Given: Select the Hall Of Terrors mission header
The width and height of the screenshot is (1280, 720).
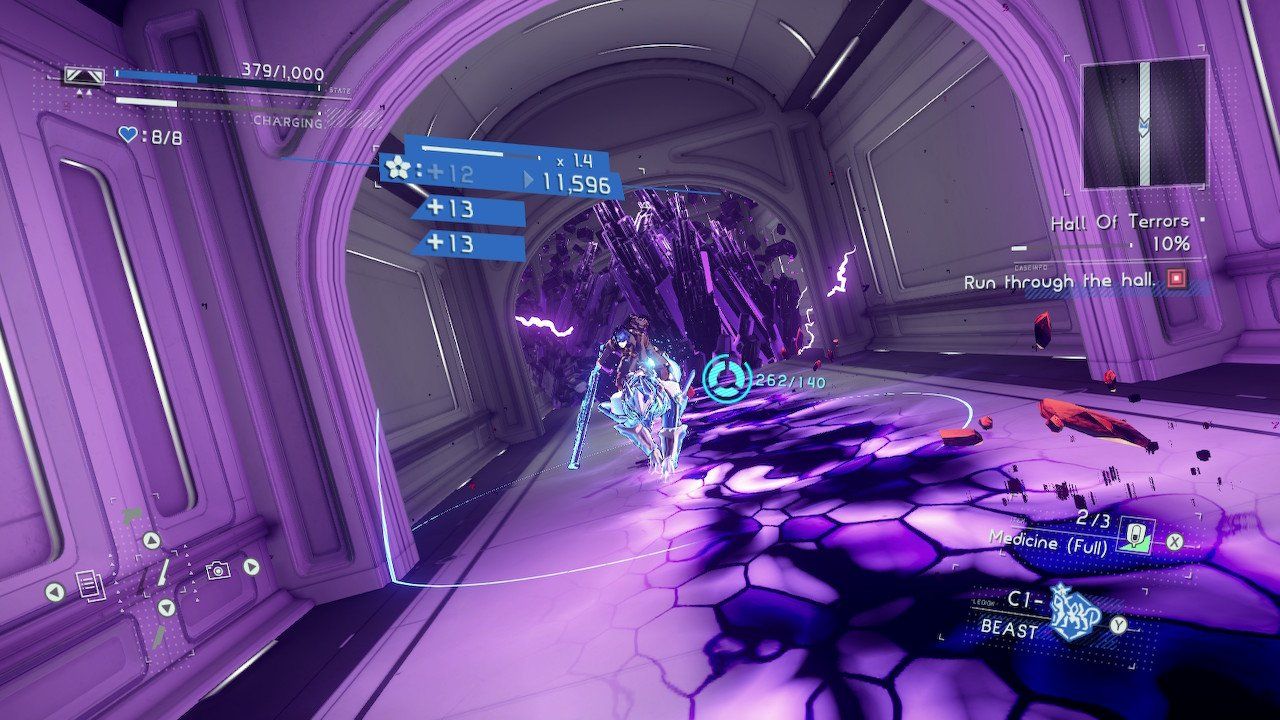Looking at the screenshot, I should [x=1120, y=222].
